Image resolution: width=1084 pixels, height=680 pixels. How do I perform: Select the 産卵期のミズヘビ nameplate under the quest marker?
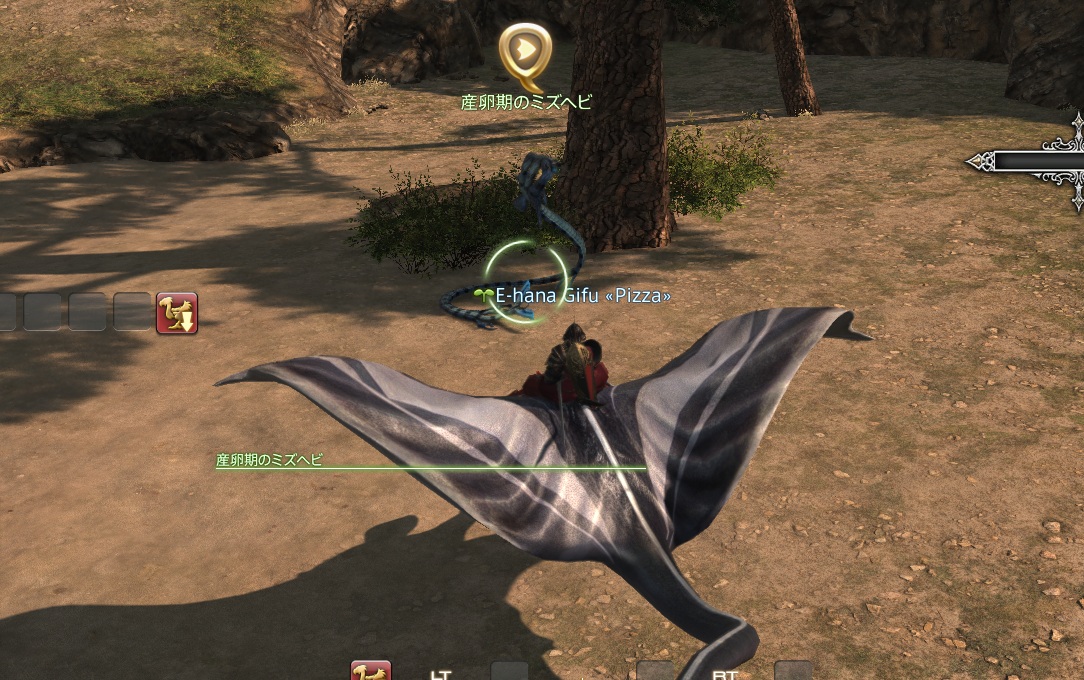point(526,102)
